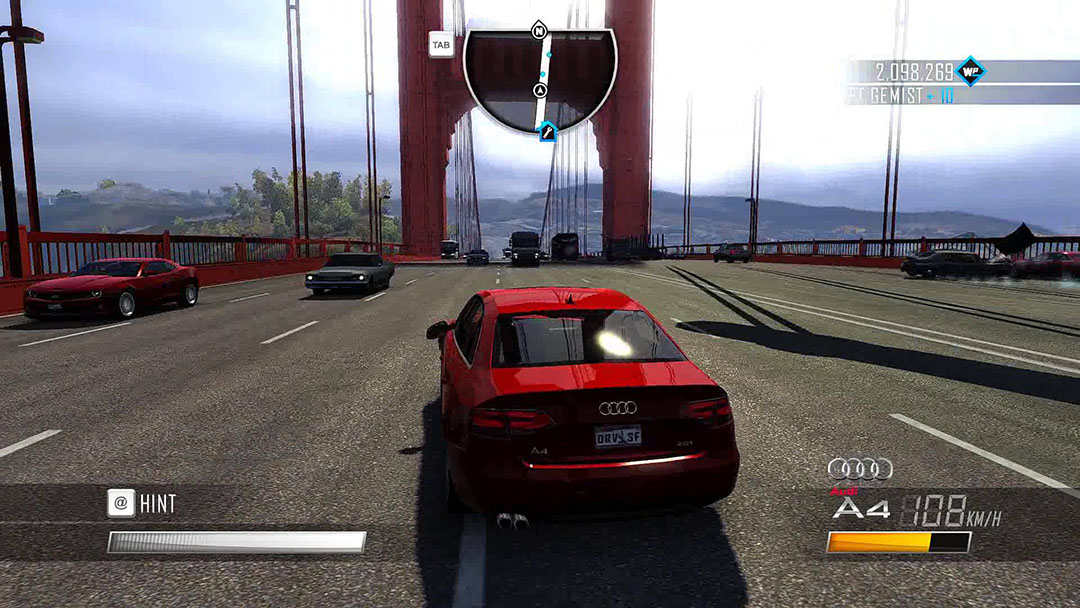
Task: Click the Audi rings logo above the speedometer
Action: point(860,468)
